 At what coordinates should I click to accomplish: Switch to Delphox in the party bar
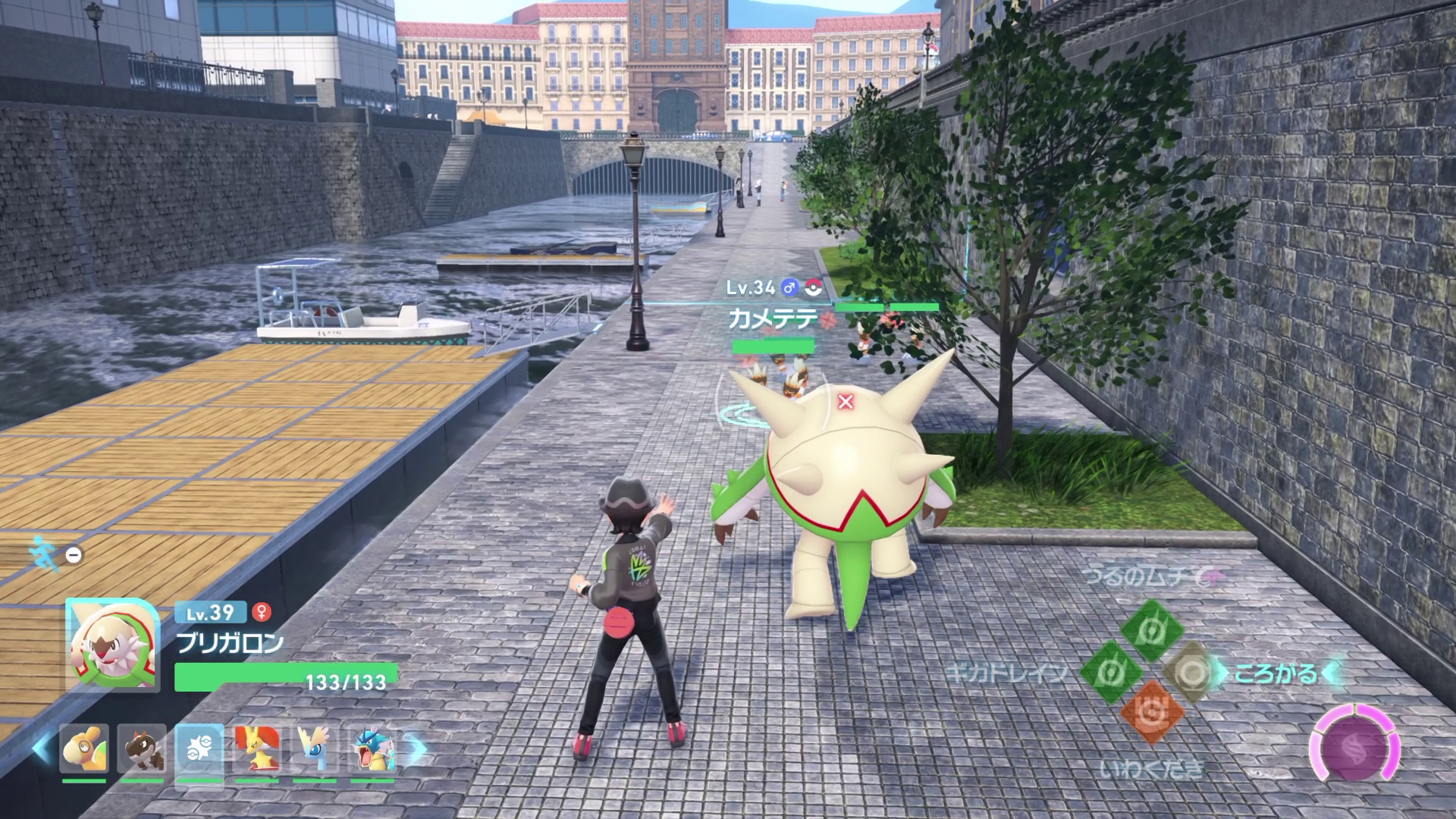pos(256,749)
